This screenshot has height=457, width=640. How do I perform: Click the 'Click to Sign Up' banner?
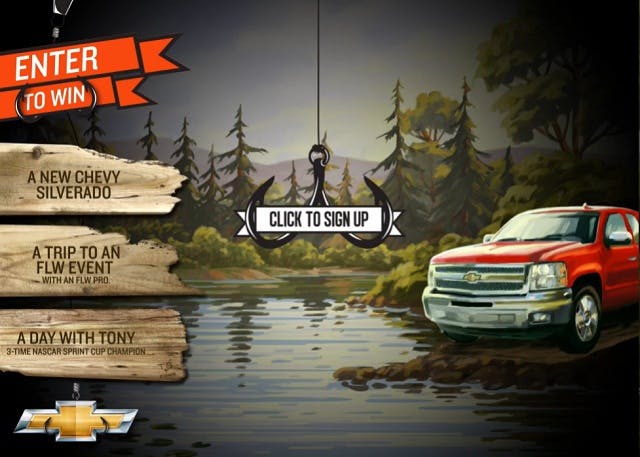[320, 219]
